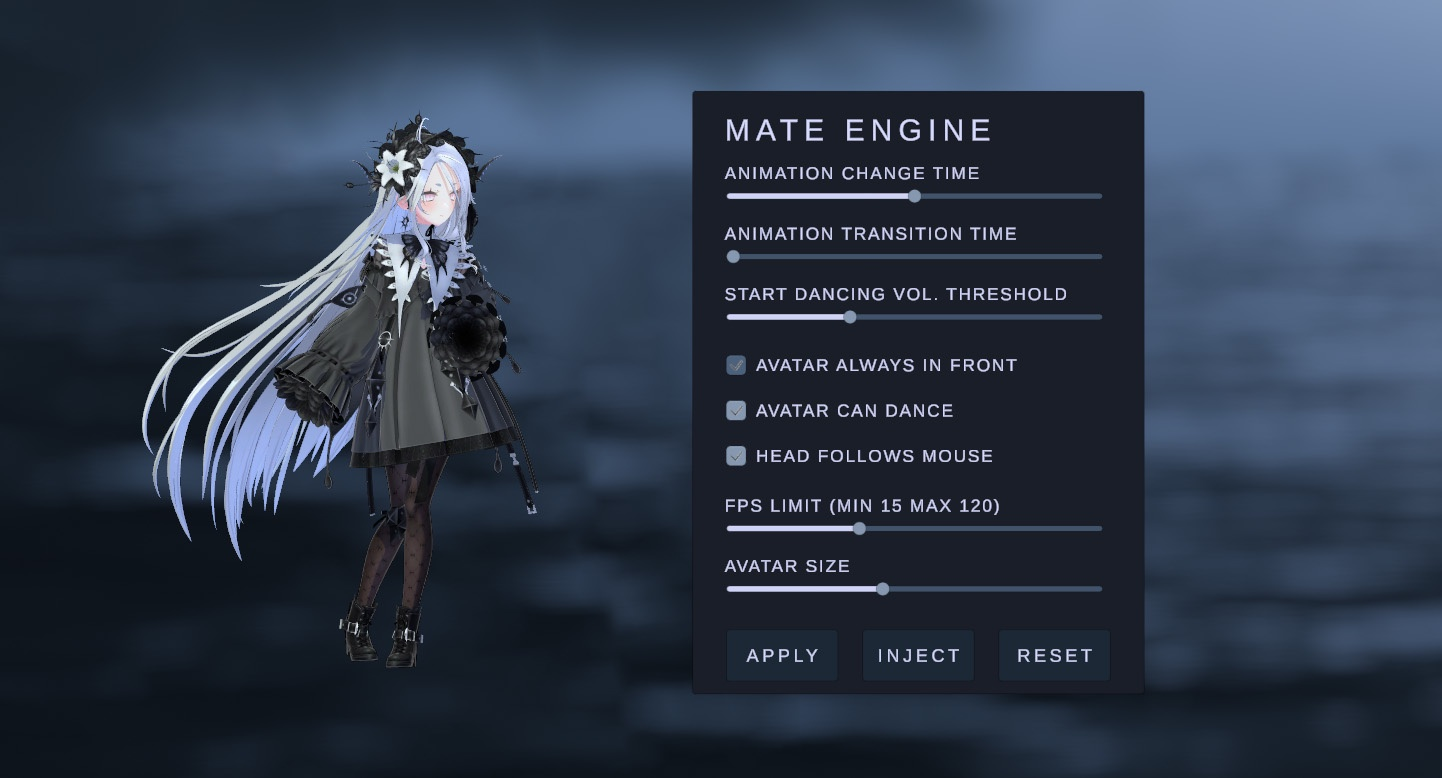1442x778 pixels.
Task: Click the MATE ENGINE title text
Action: [858, 130]
